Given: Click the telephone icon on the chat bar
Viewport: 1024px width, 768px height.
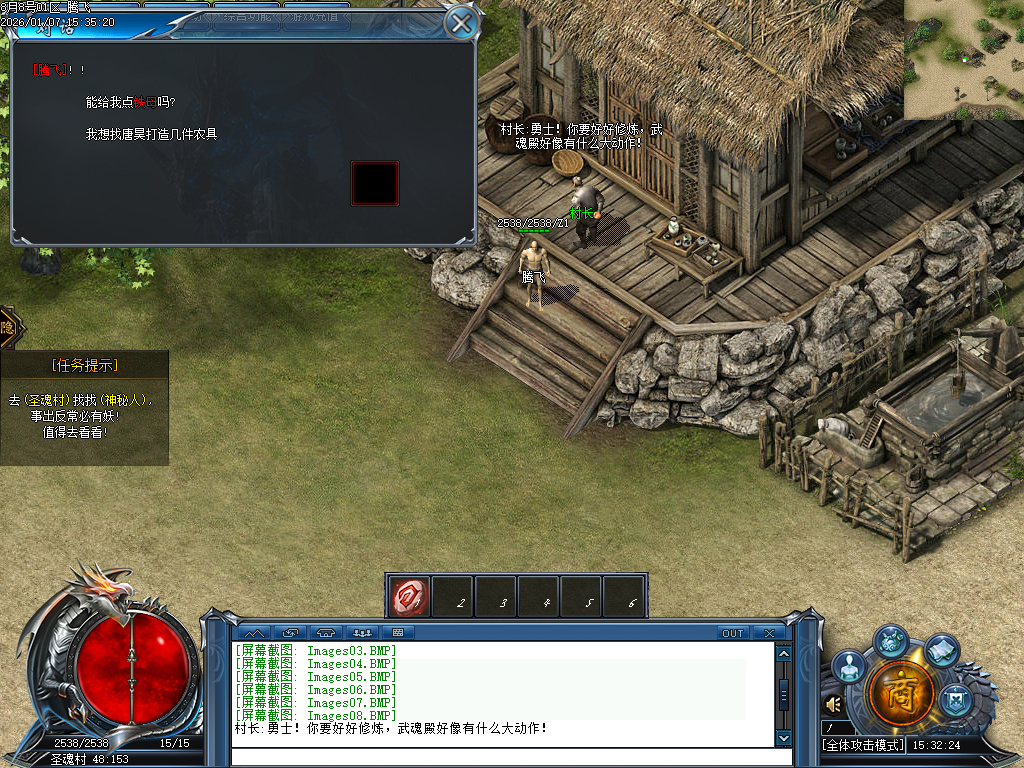Looking at the screenshot, I should pyautogui.click(x=325, y=633).
